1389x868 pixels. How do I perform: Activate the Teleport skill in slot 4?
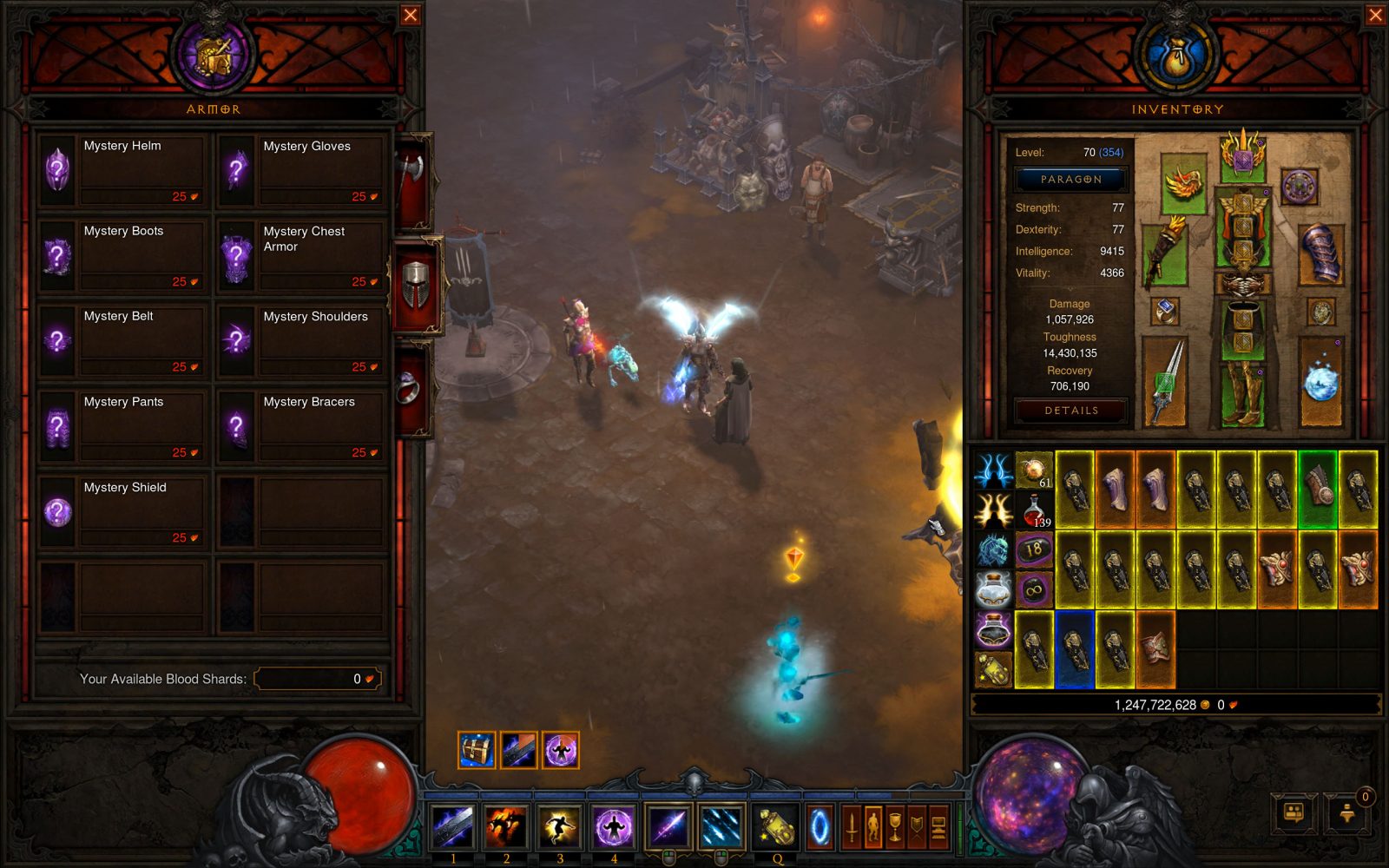(614, 825)
